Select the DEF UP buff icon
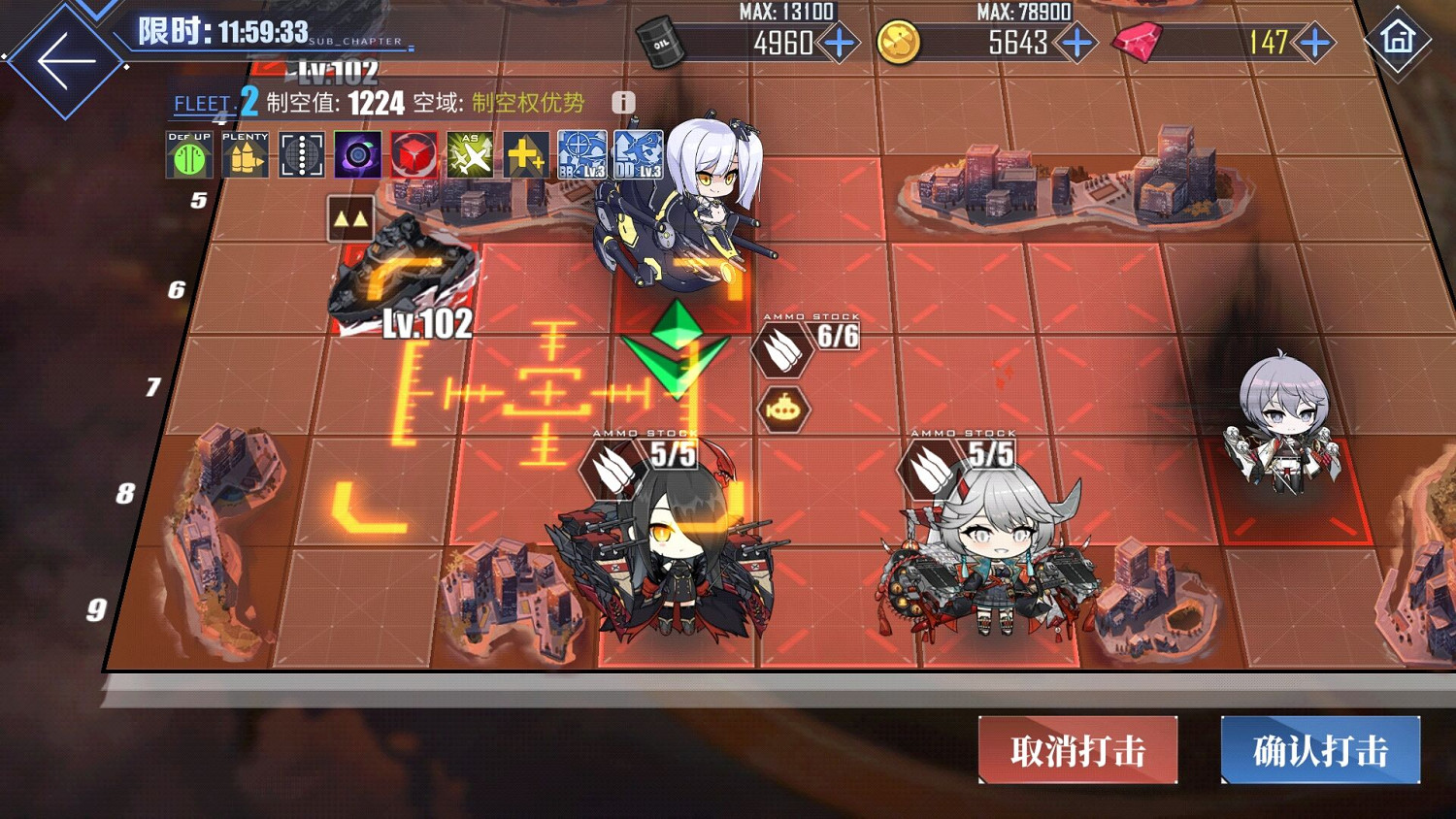 (188, 157)
